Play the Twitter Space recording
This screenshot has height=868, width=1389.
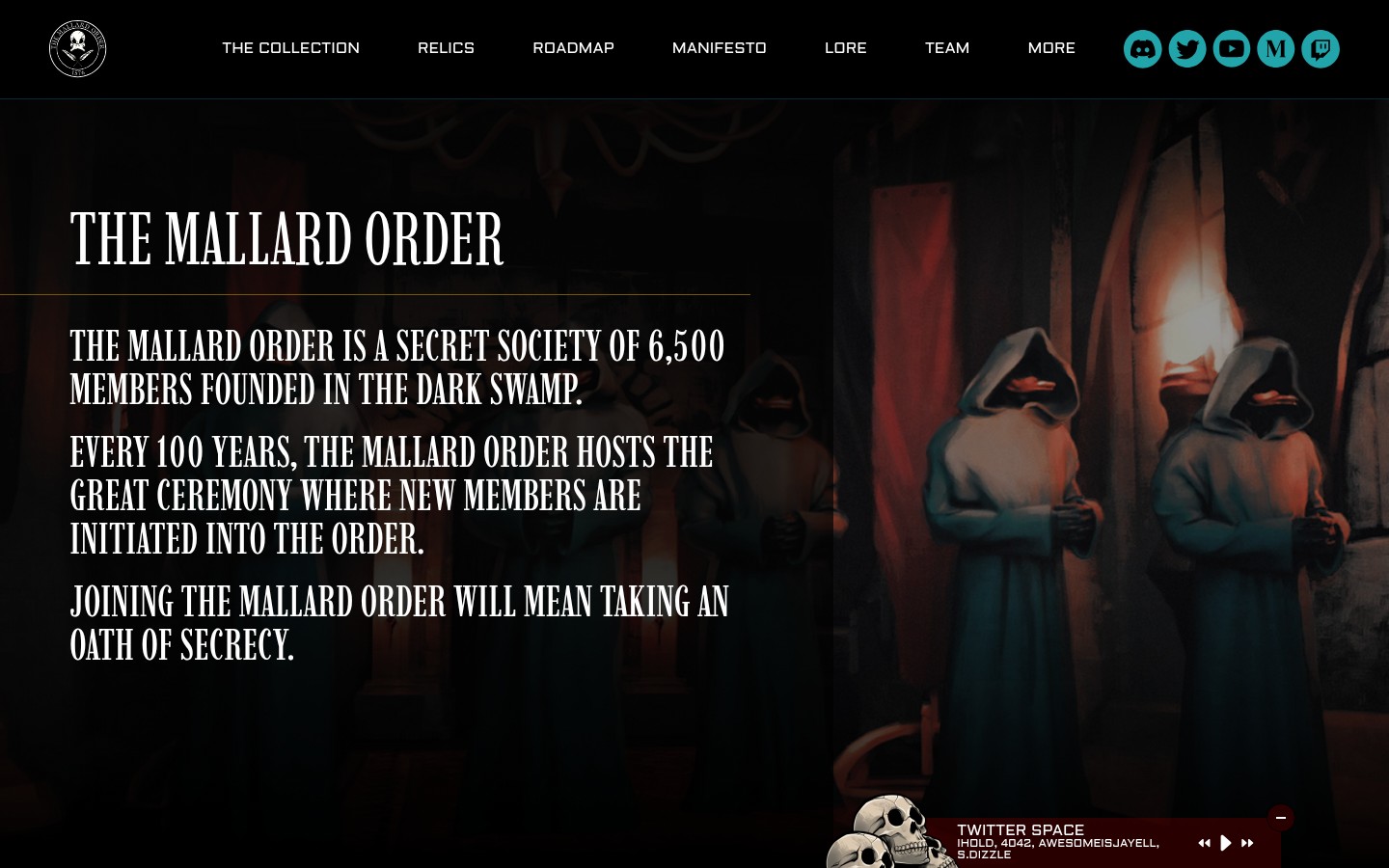point(1226,843)
